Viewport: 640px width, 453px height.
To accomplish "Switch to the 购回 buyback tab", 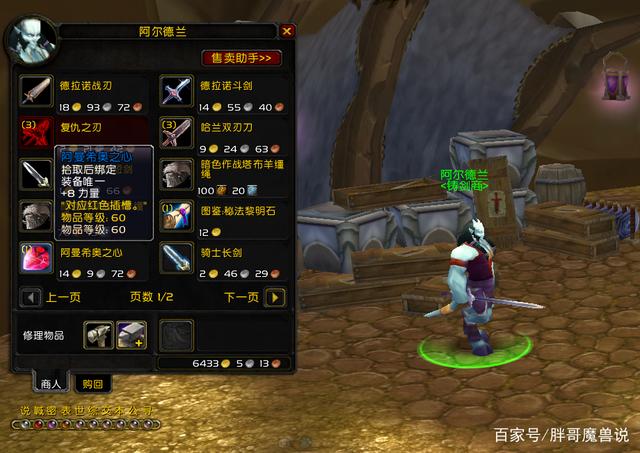I will (x=93, y=383).
